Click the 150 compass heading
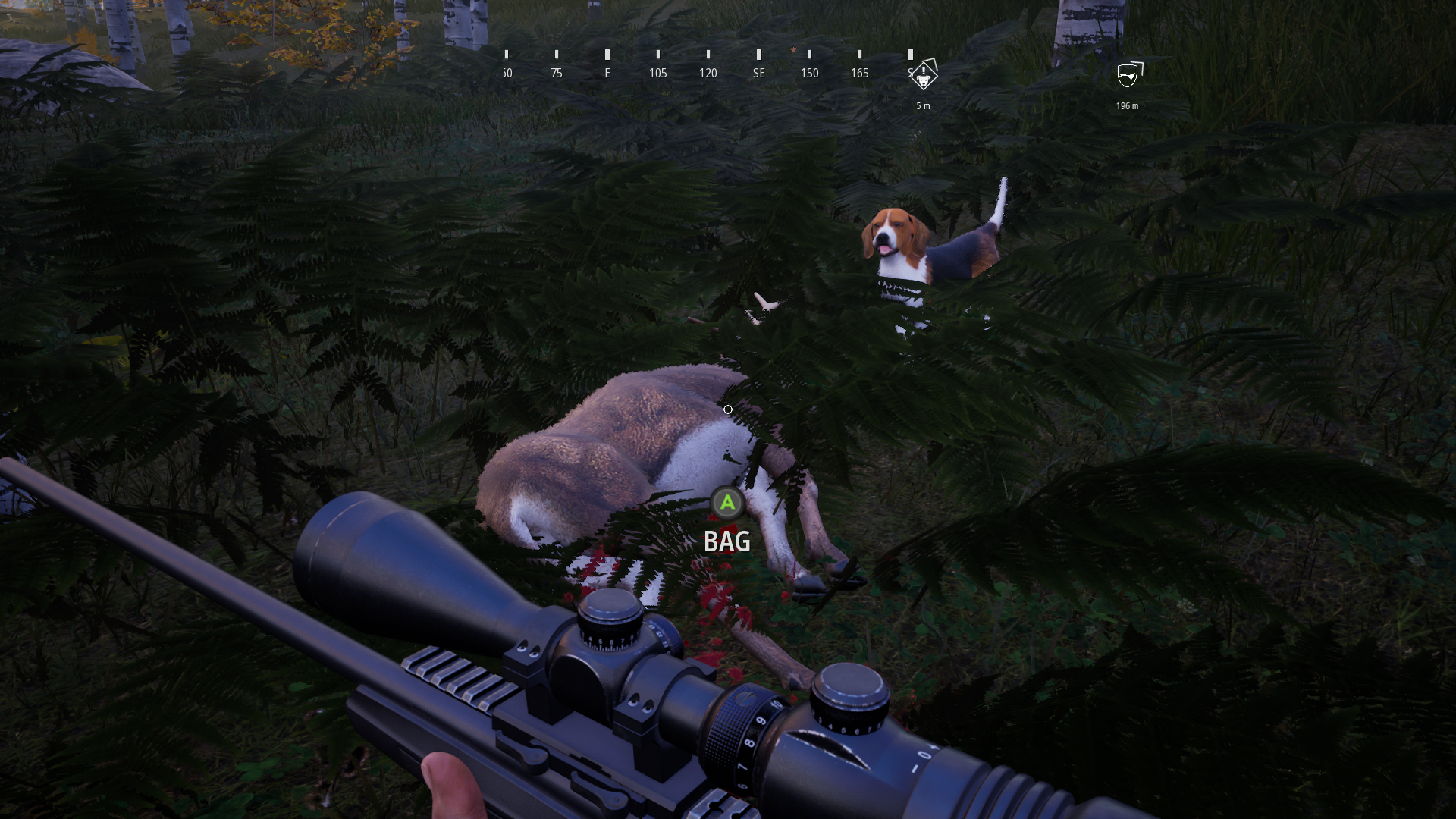The image size is (1456, 819). point(809,73)
